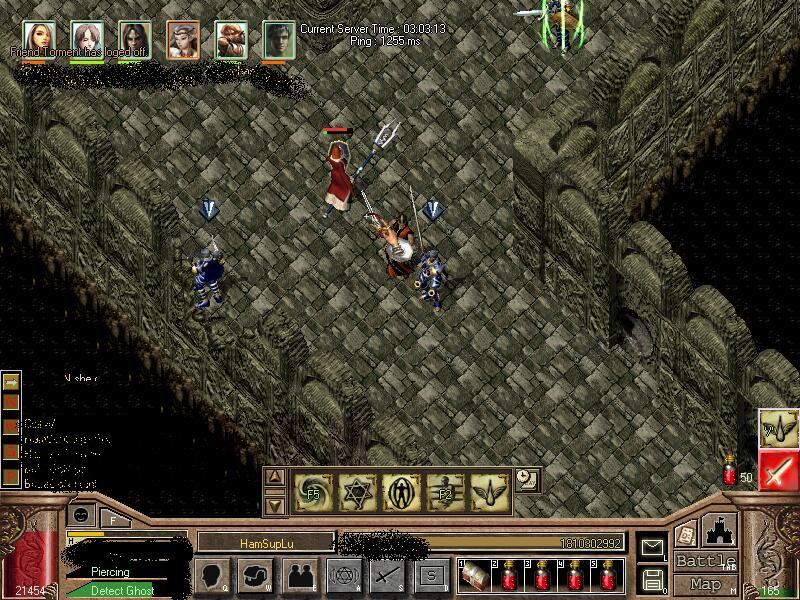Toggle the Battle mode button

pos(706,561)
